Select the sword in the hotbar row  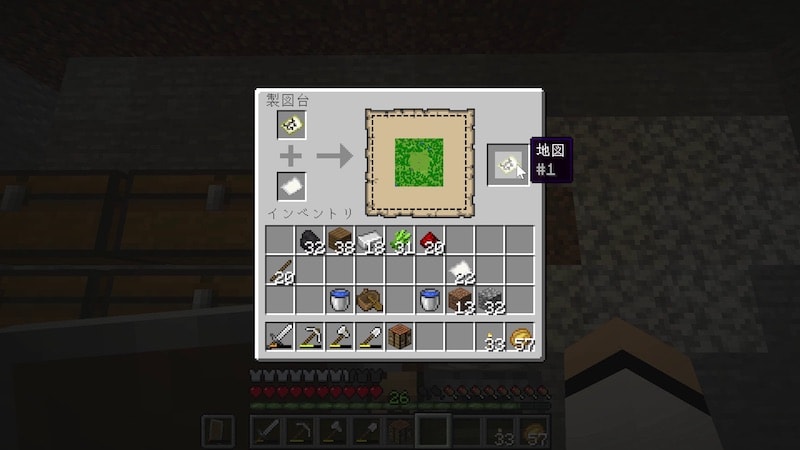(280, 337)
